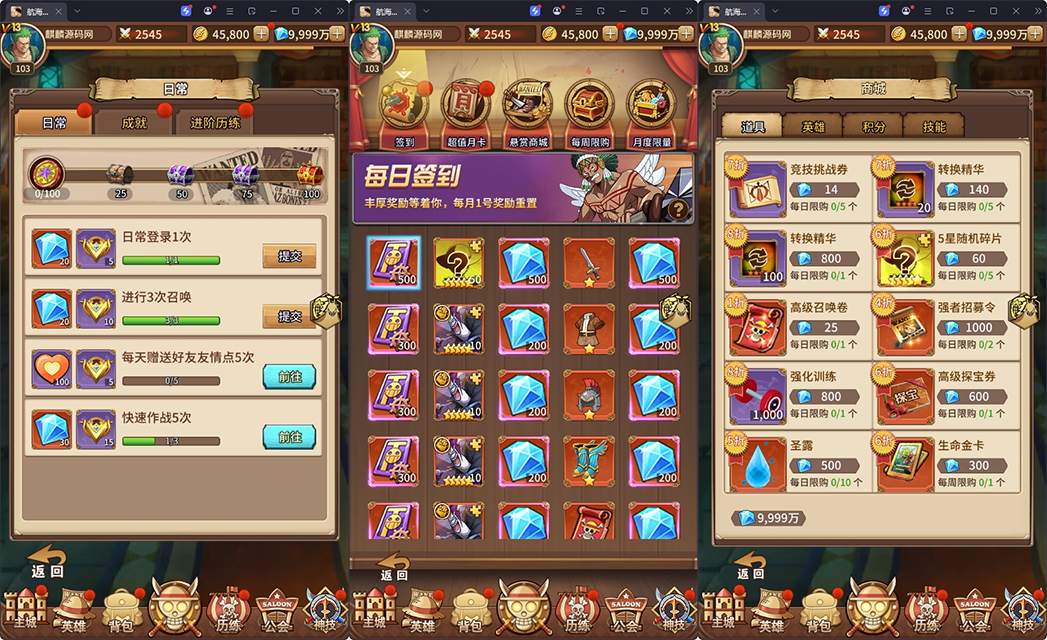Click the sign-in banner question mark help
Image resolution: width=1047 pixels, height=640 pixels.
[680, 209]
